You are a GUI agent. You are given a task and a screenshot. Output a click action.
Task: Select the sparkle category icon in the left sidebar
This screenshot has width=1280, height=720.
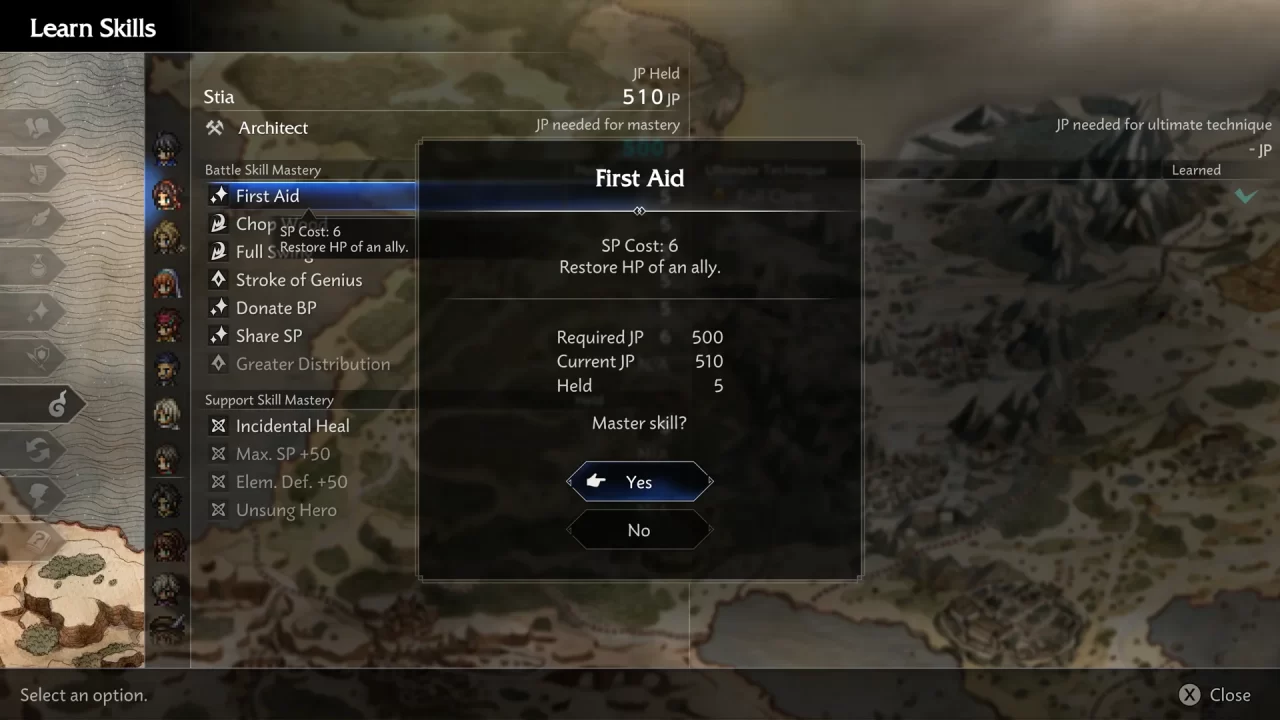click(x=38, y=310)
